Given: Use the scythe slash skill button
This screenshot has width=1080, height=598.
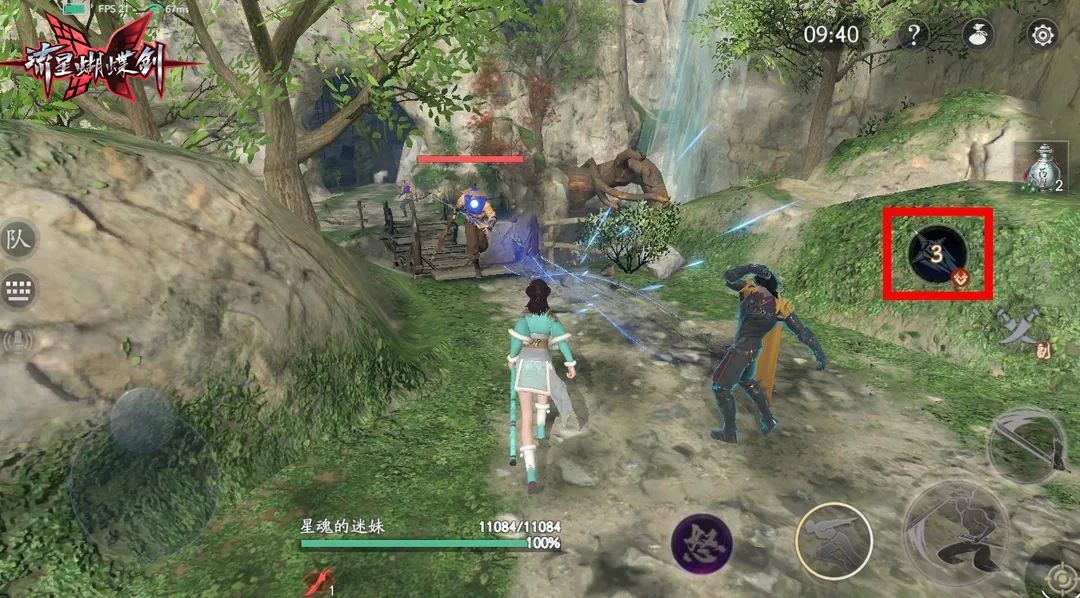Looking at the screenshot, I should point(1027,445).
